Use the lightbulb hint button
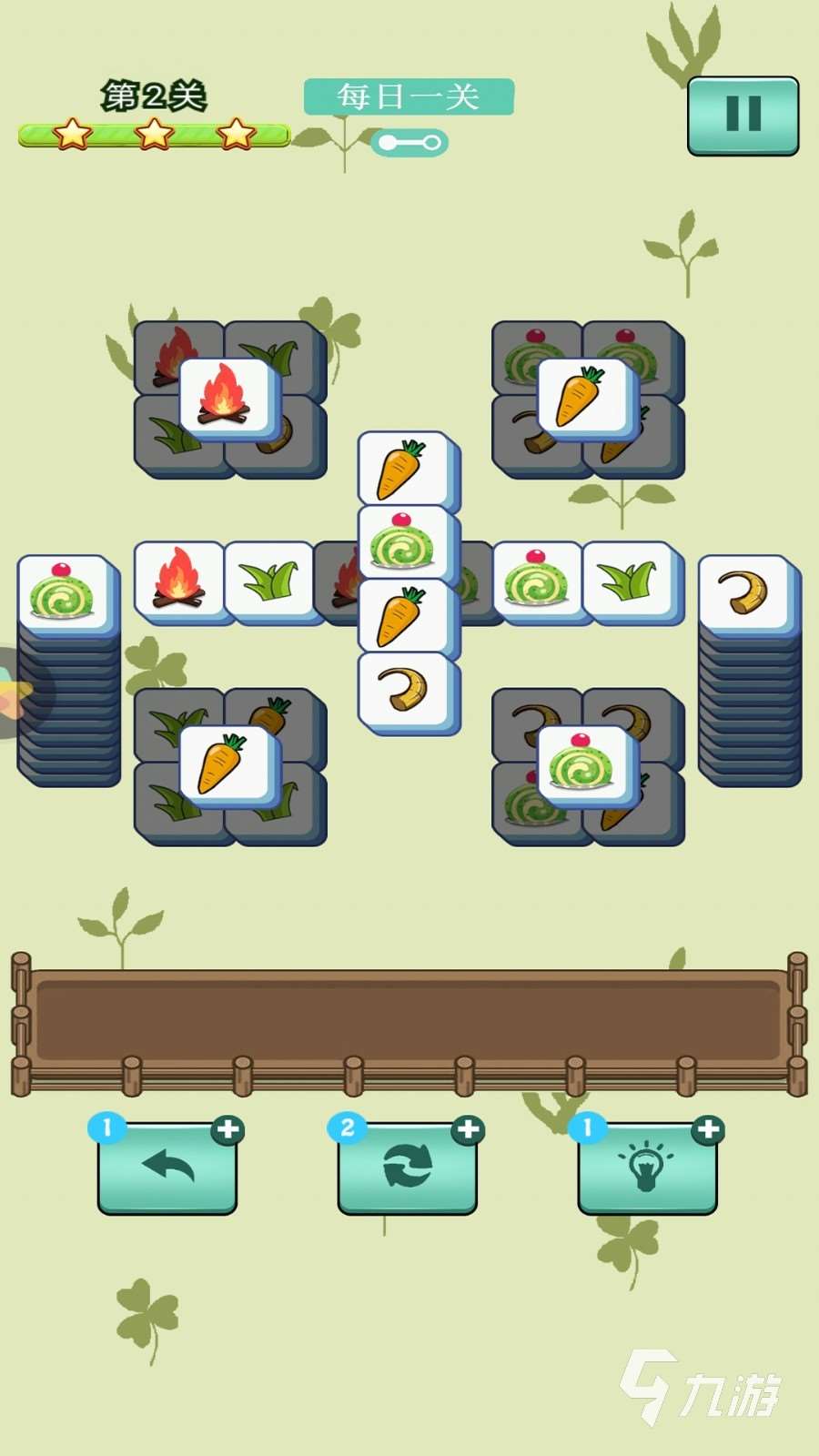This screenshot has width=819, height=1456. 647,1168
